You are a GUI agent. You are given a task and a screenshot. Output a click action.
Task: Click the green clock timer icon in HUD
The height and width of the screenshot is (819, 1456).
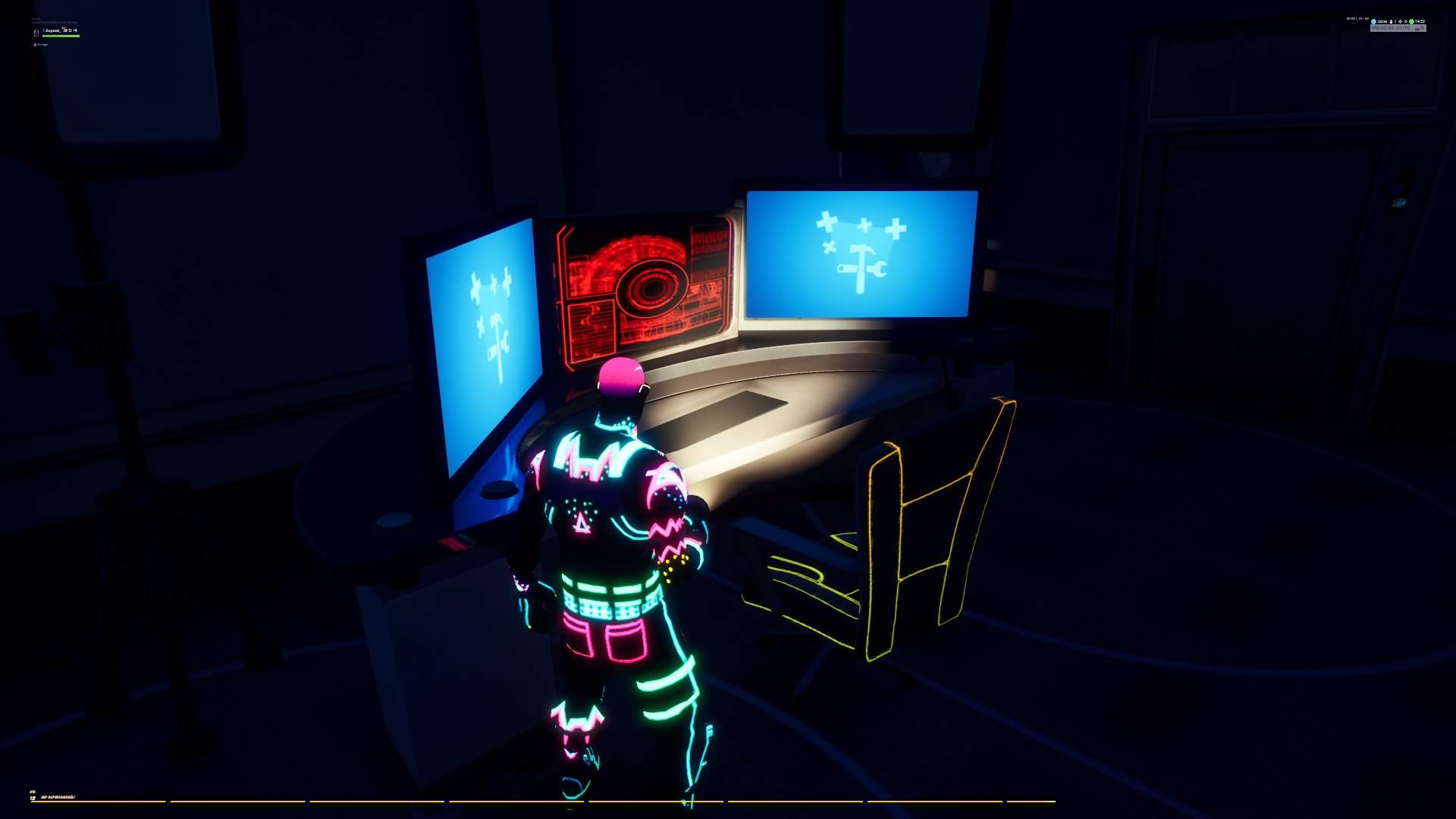[1411, 21]
